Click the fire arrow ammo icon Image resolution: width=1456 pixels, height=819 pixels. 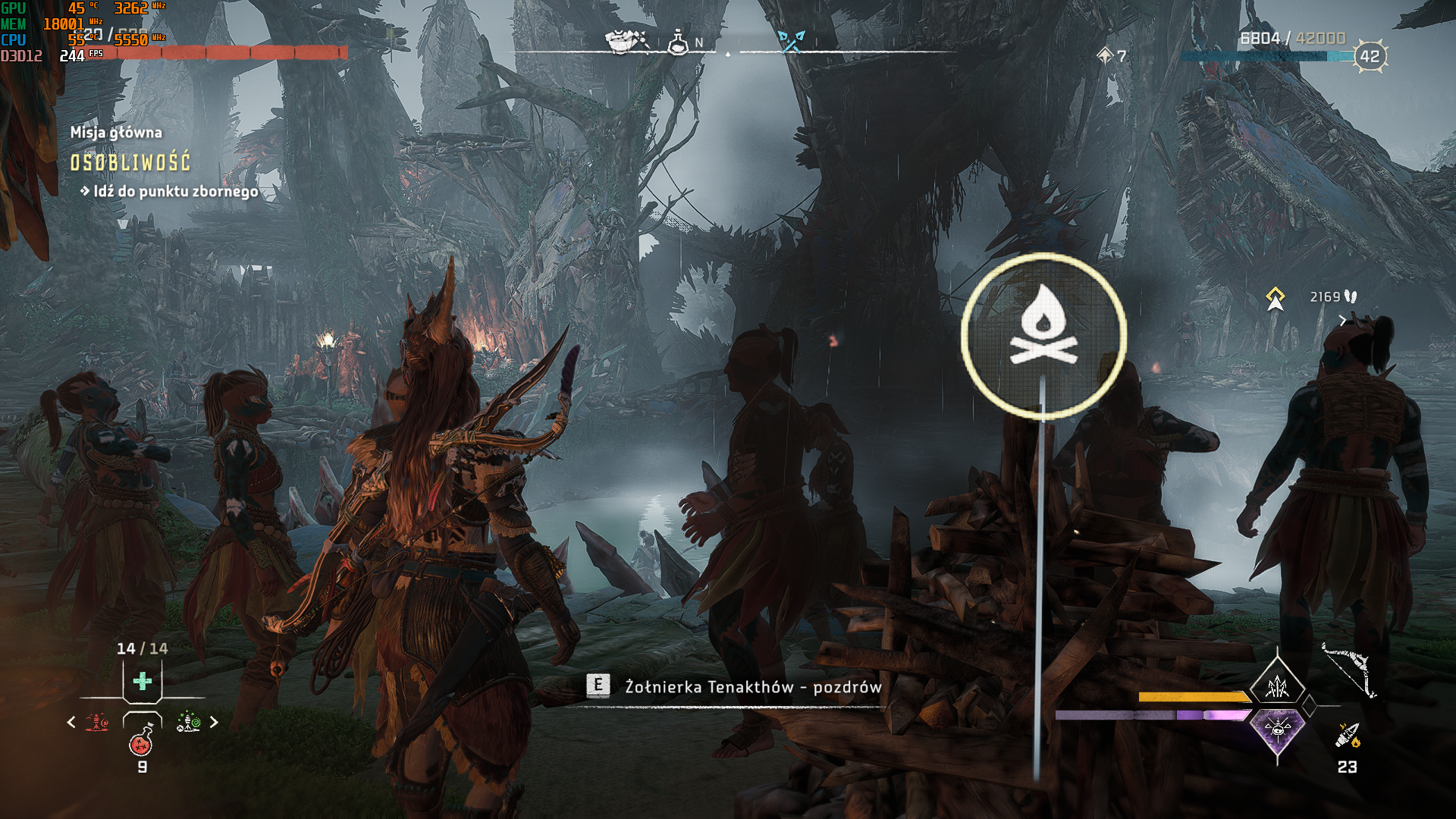click(1348, 735)
